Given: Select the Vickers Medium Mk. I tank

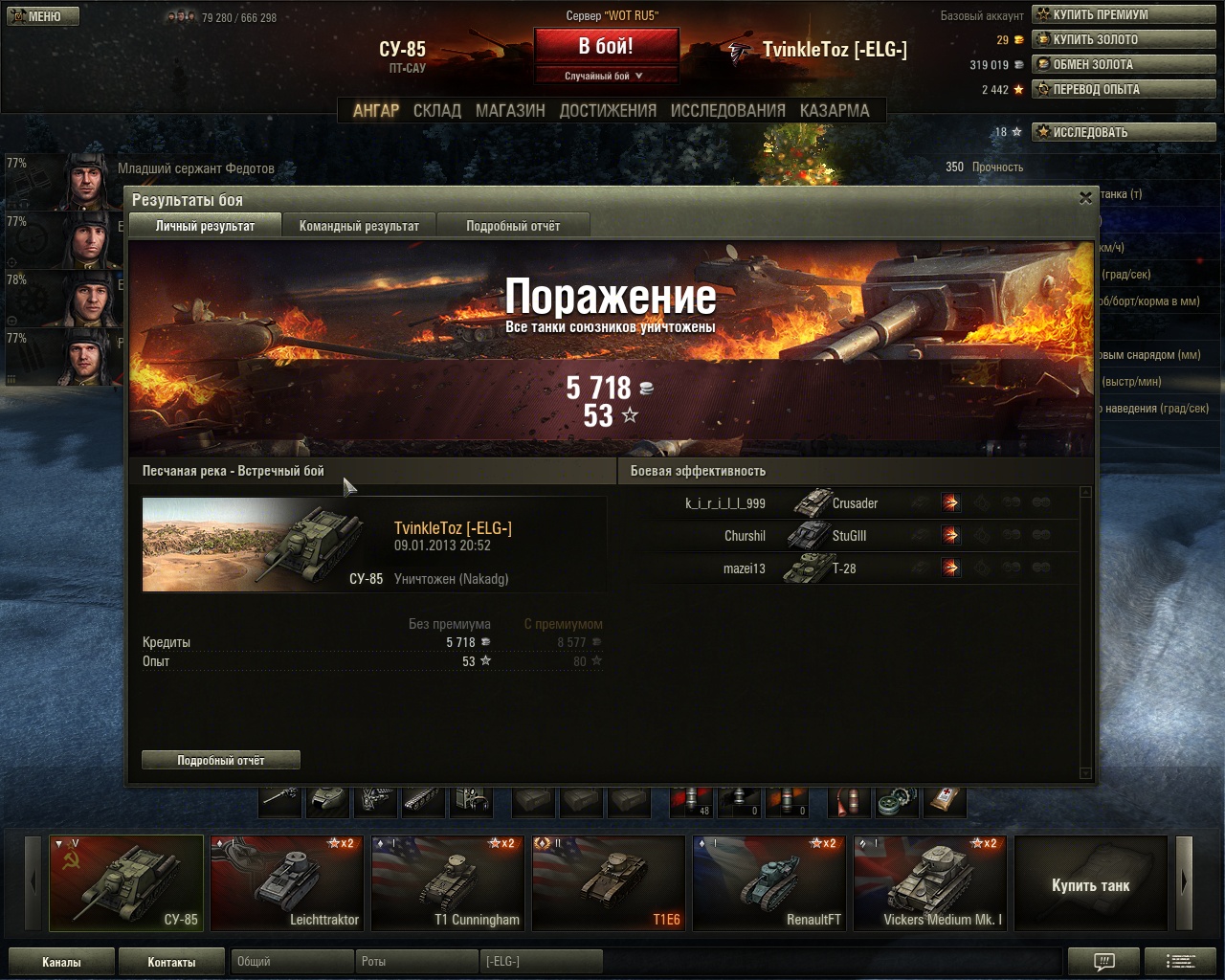Looking at the screenshot, I should (x=930, y=882).
